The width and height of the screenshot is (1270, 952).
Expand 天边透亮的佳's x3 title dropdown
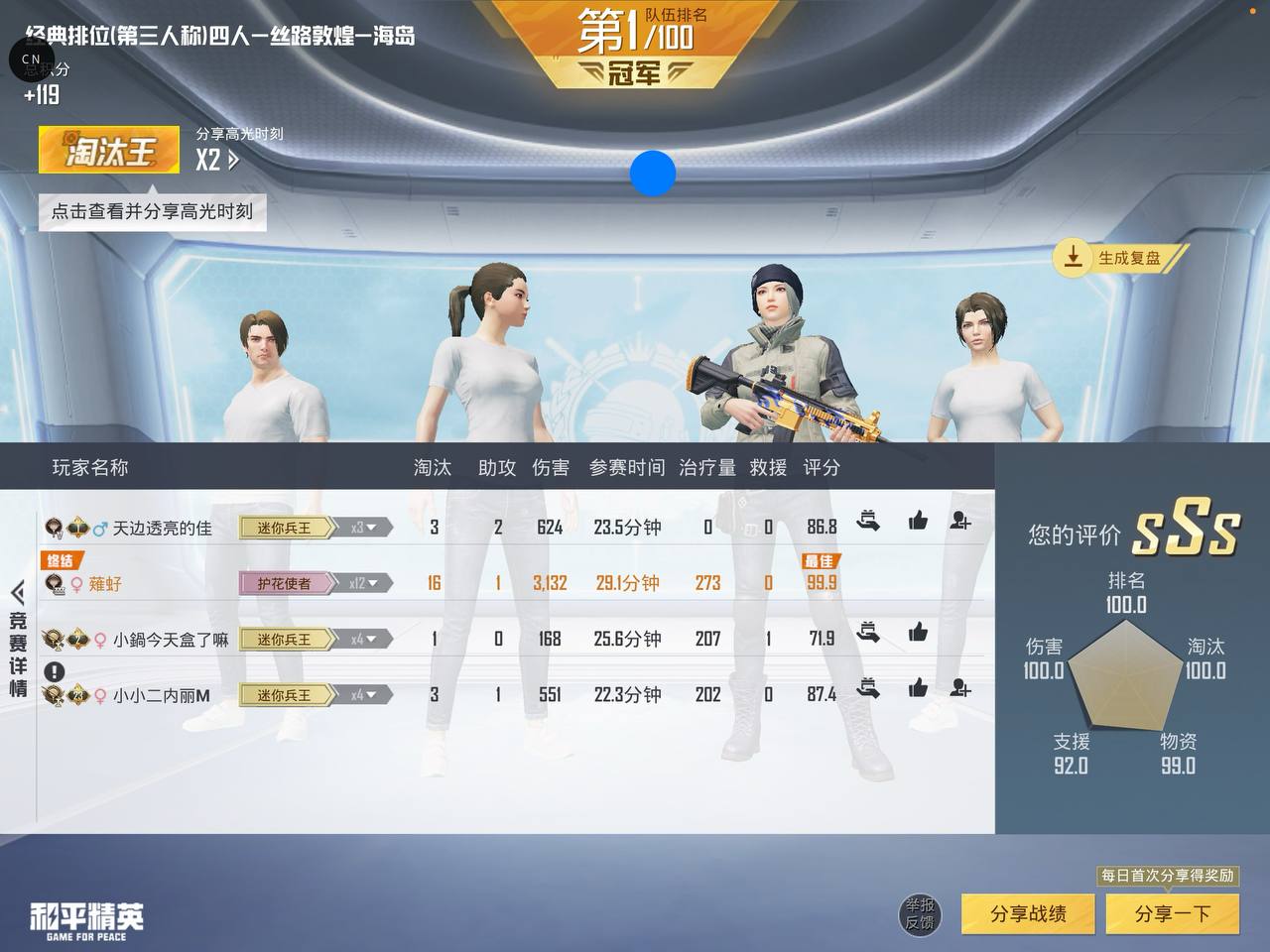(363, 528)
